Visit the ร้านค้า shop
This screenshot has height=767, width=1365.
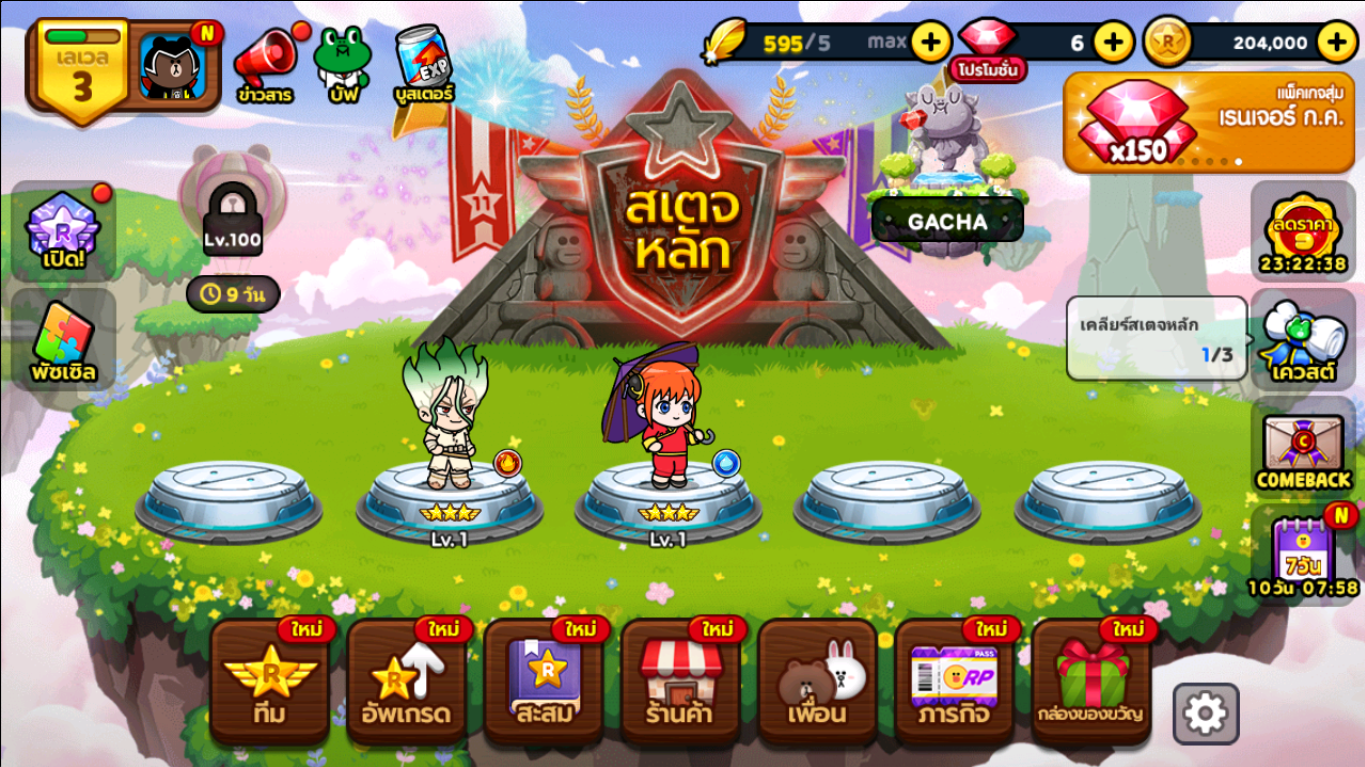(x=680, y=683)
